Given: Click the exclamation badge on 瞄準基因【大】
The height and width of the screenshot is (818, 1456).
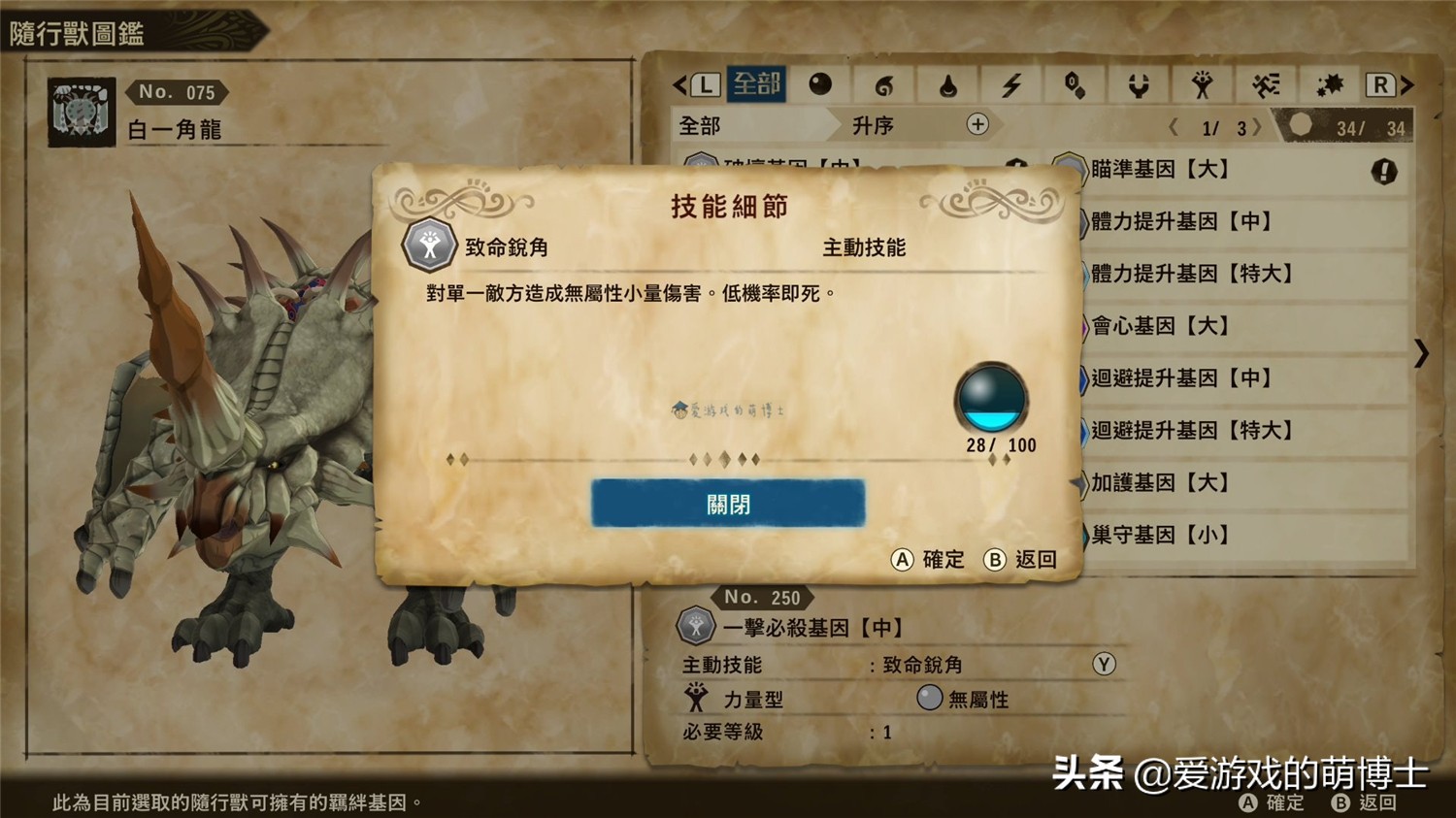Looking at the screenshot, I should tap(1385, 172).
